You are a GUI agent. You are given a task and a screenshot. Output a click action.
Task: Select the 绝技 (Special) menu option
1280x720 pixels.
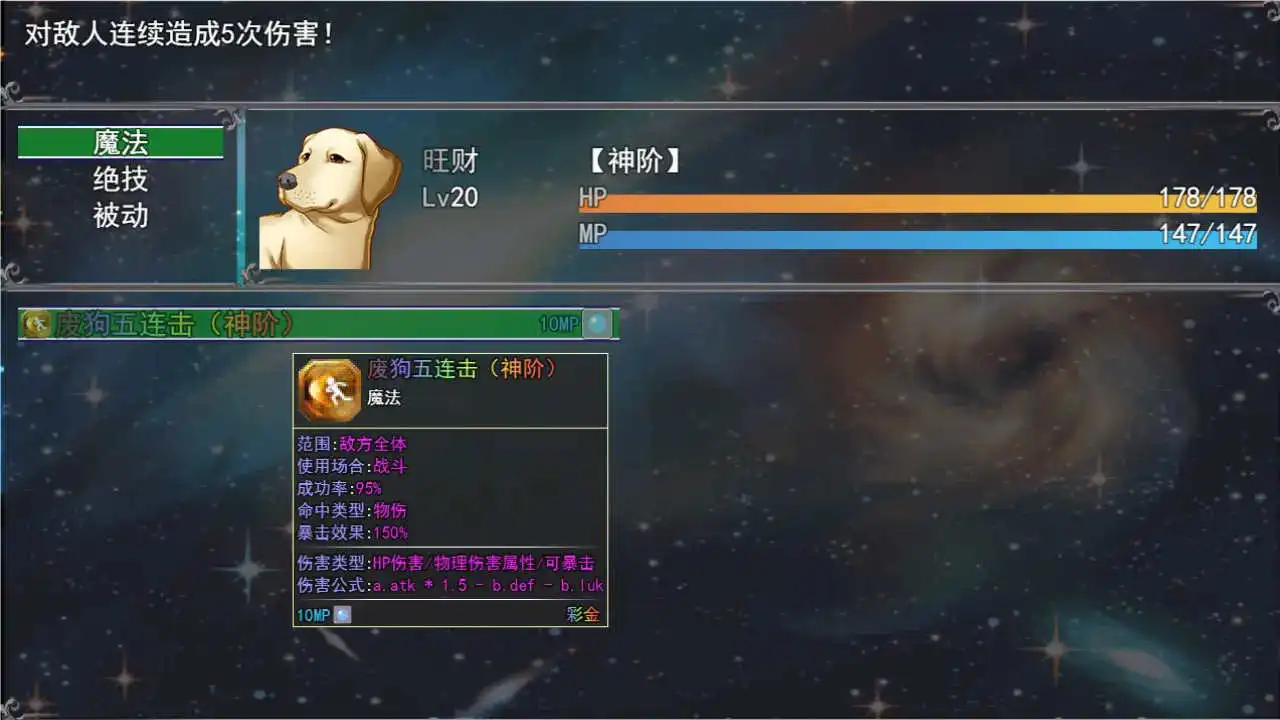[x=120, y=179]
